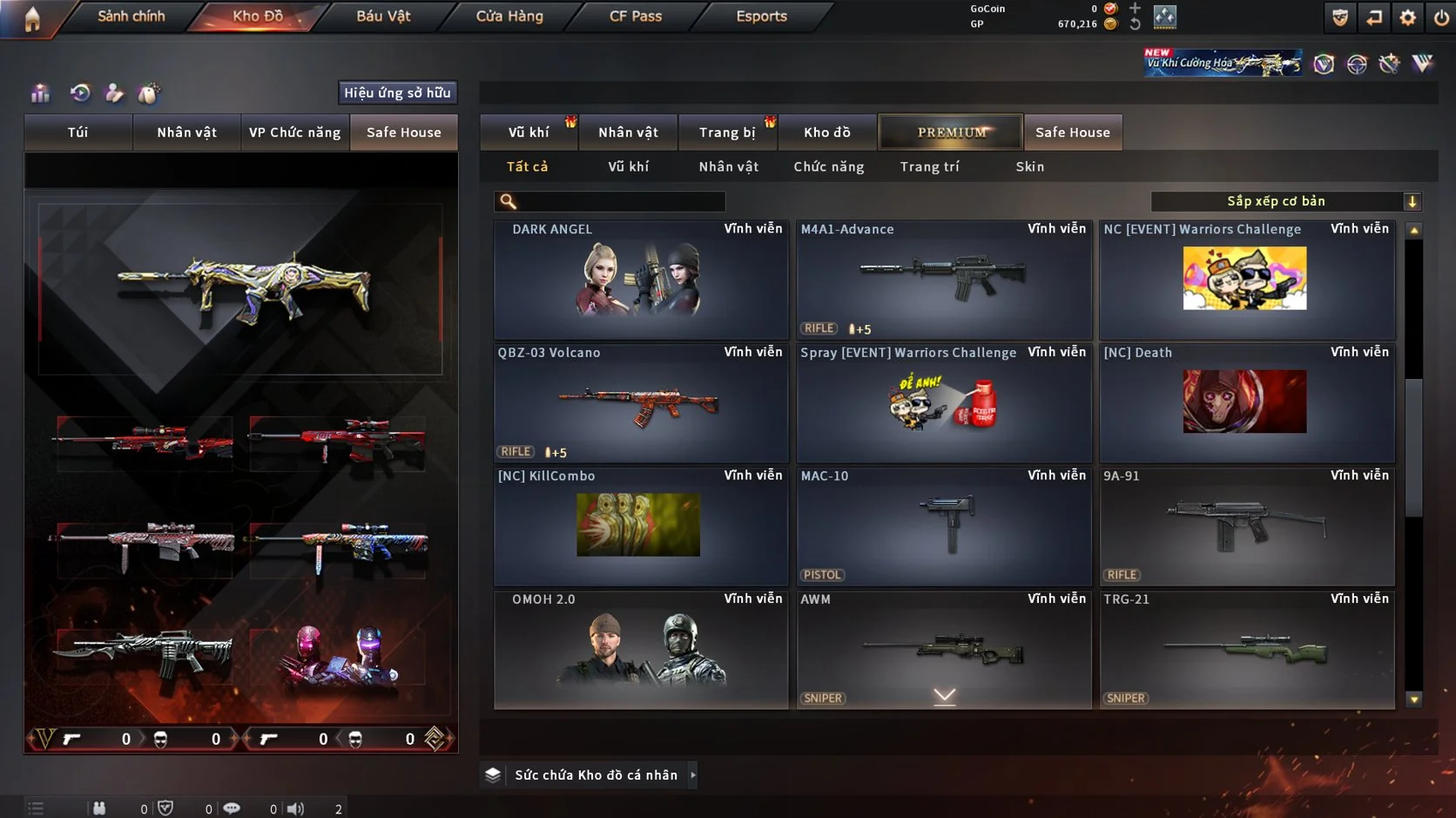
Task: Open the VVIP icon in the top right row
Action: coord(1423,62)
